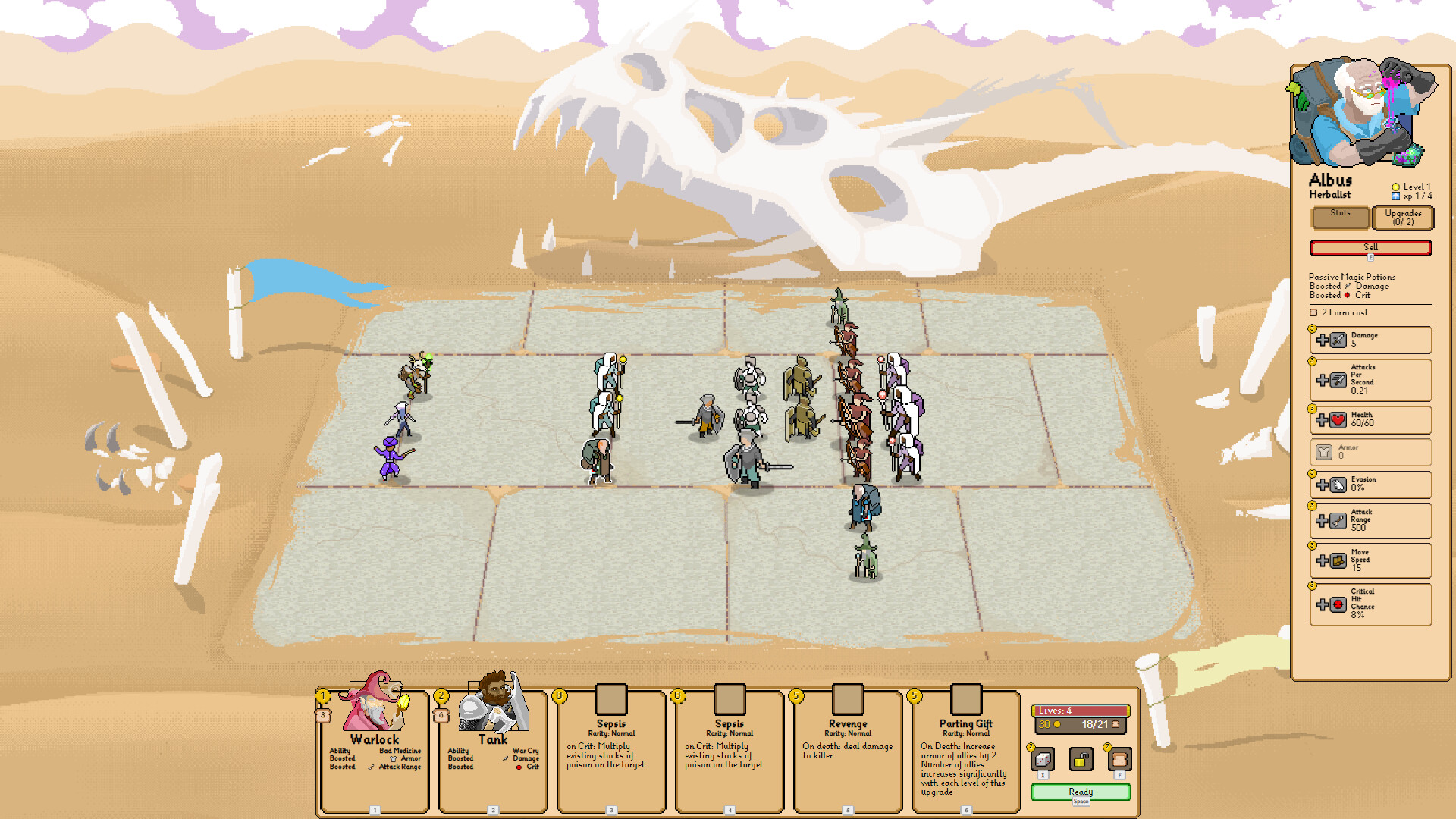Switch to the Stats tab
1456x819 pixels.
tap(1340, 218)
